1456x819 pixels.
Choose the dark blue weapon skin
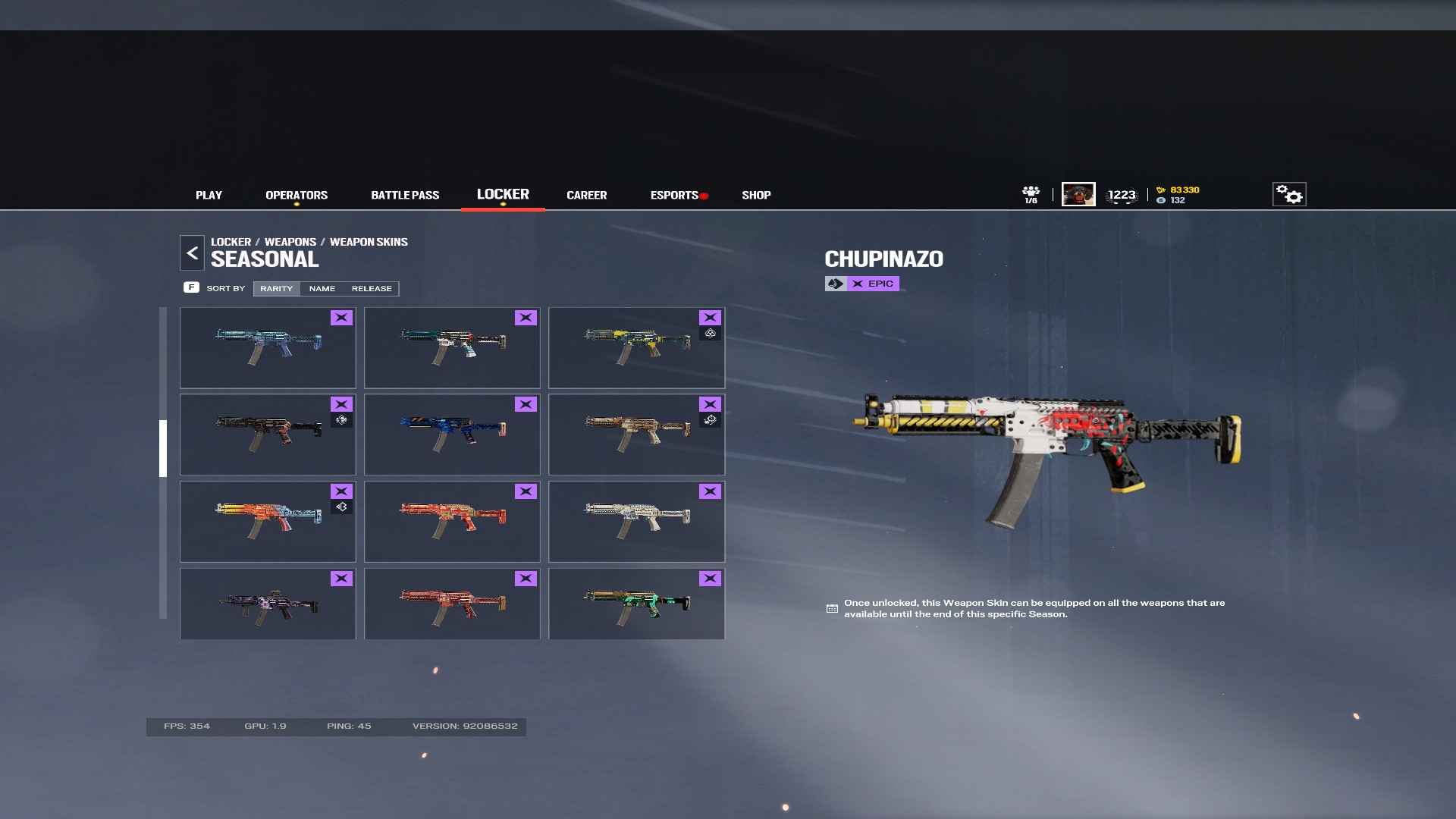pyautogui.click(x=452, y=435)
